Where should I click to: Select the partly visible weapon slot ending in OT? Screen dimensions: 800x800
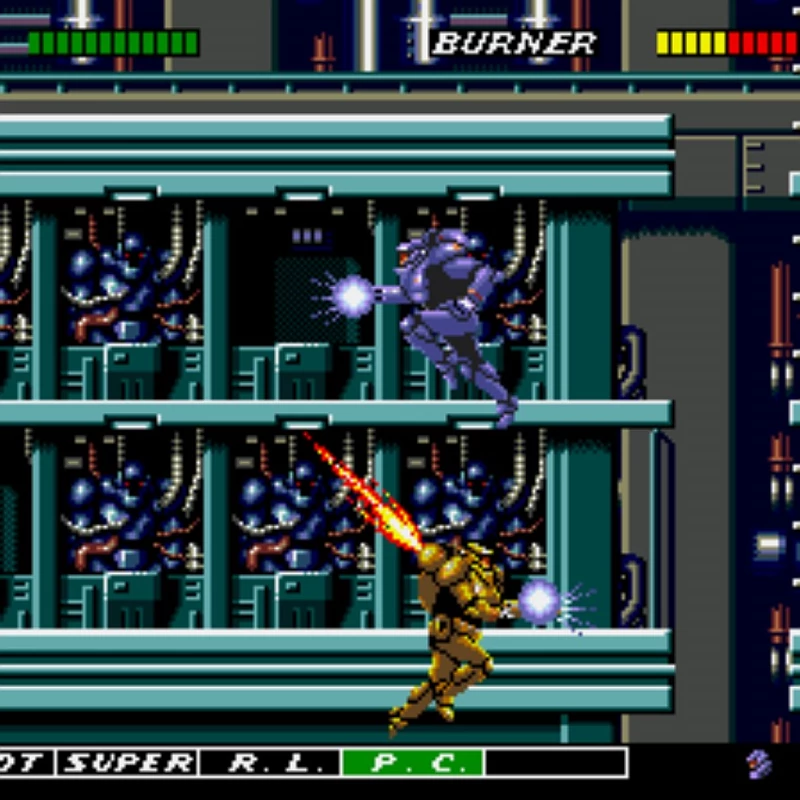[x=24, y=763]
